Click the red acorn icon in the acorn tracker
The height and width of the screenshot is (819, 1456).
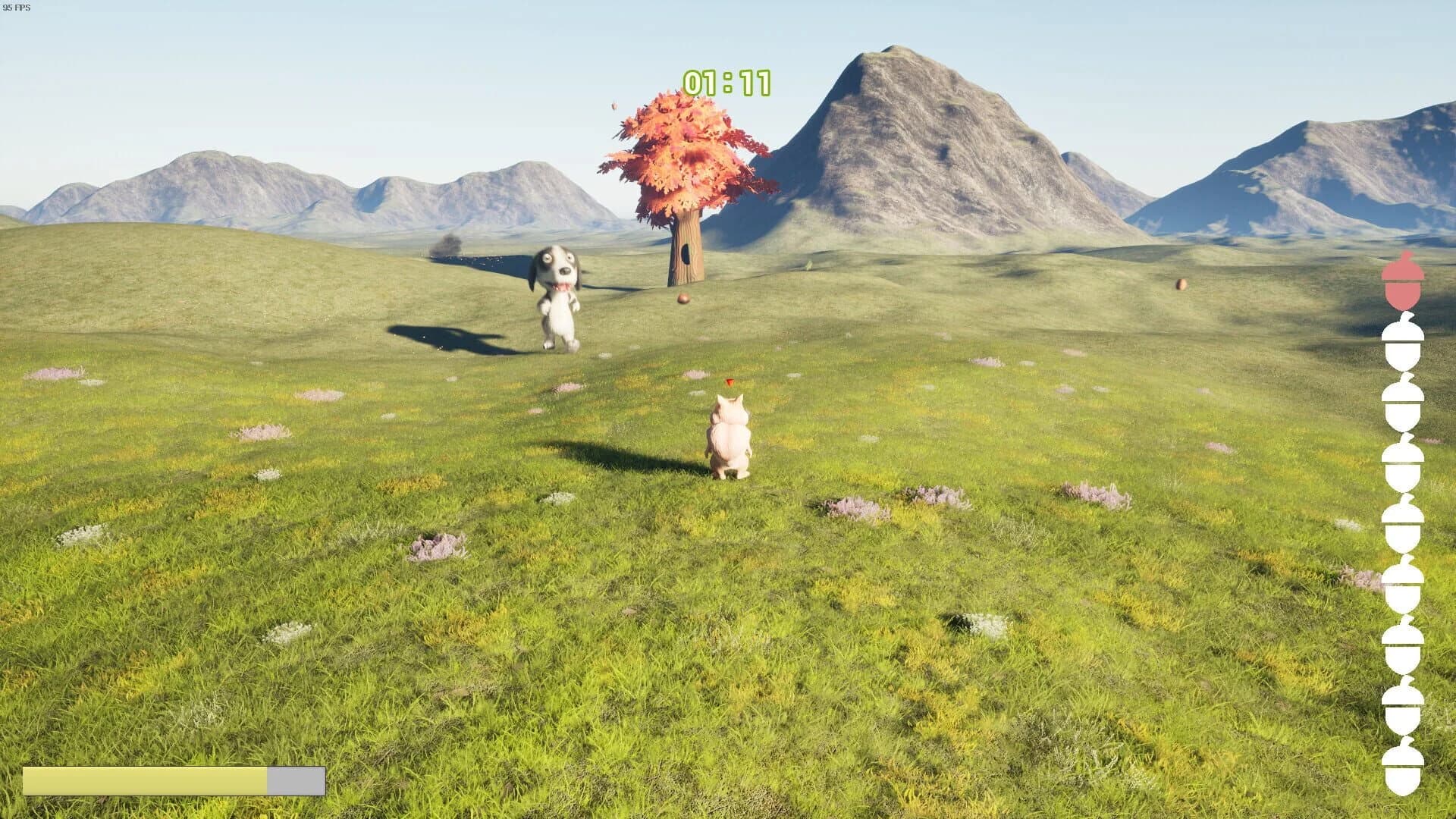pyautogui.click(x=1402, y=281)
